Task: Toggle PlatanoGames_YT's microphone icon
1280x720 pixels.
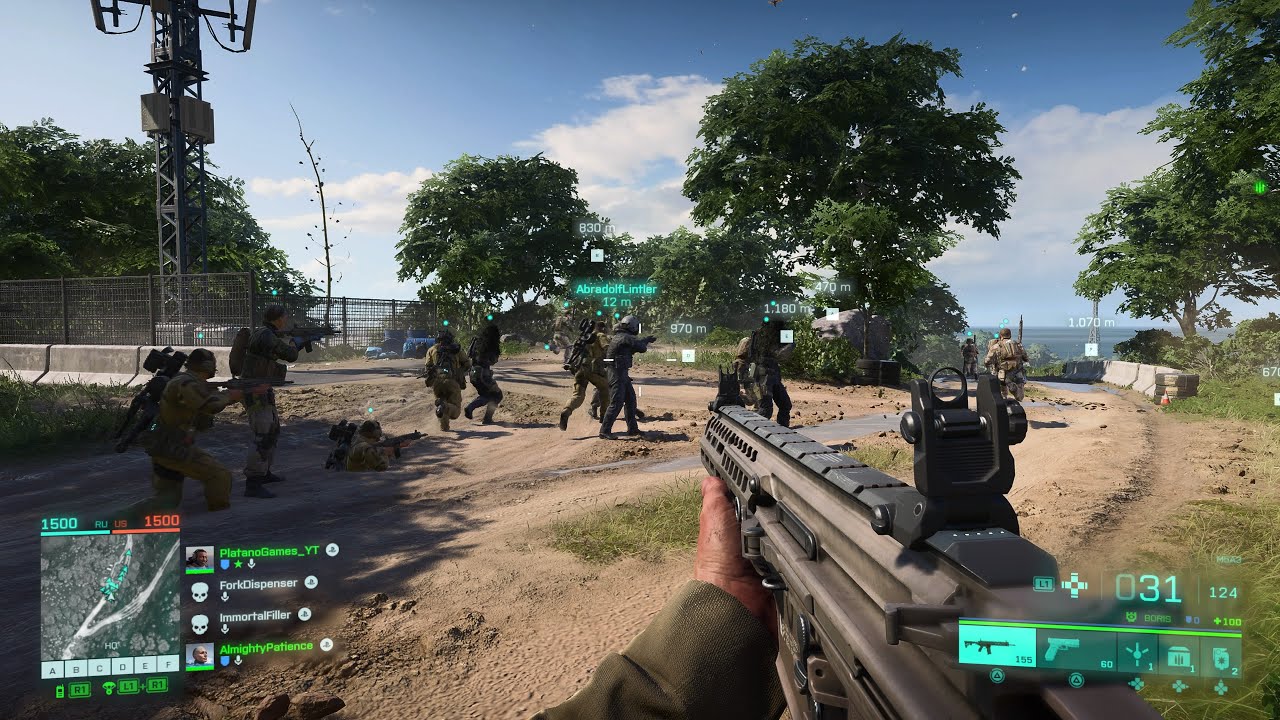Action: tap(252, 564)
